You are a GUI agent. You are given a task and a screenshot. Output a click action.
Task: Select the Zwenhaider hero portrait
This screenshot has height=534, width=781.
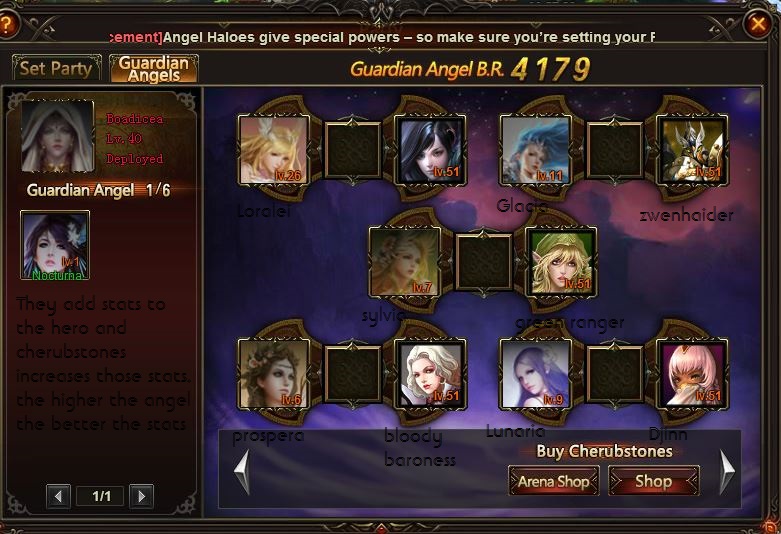click(692, 150)
